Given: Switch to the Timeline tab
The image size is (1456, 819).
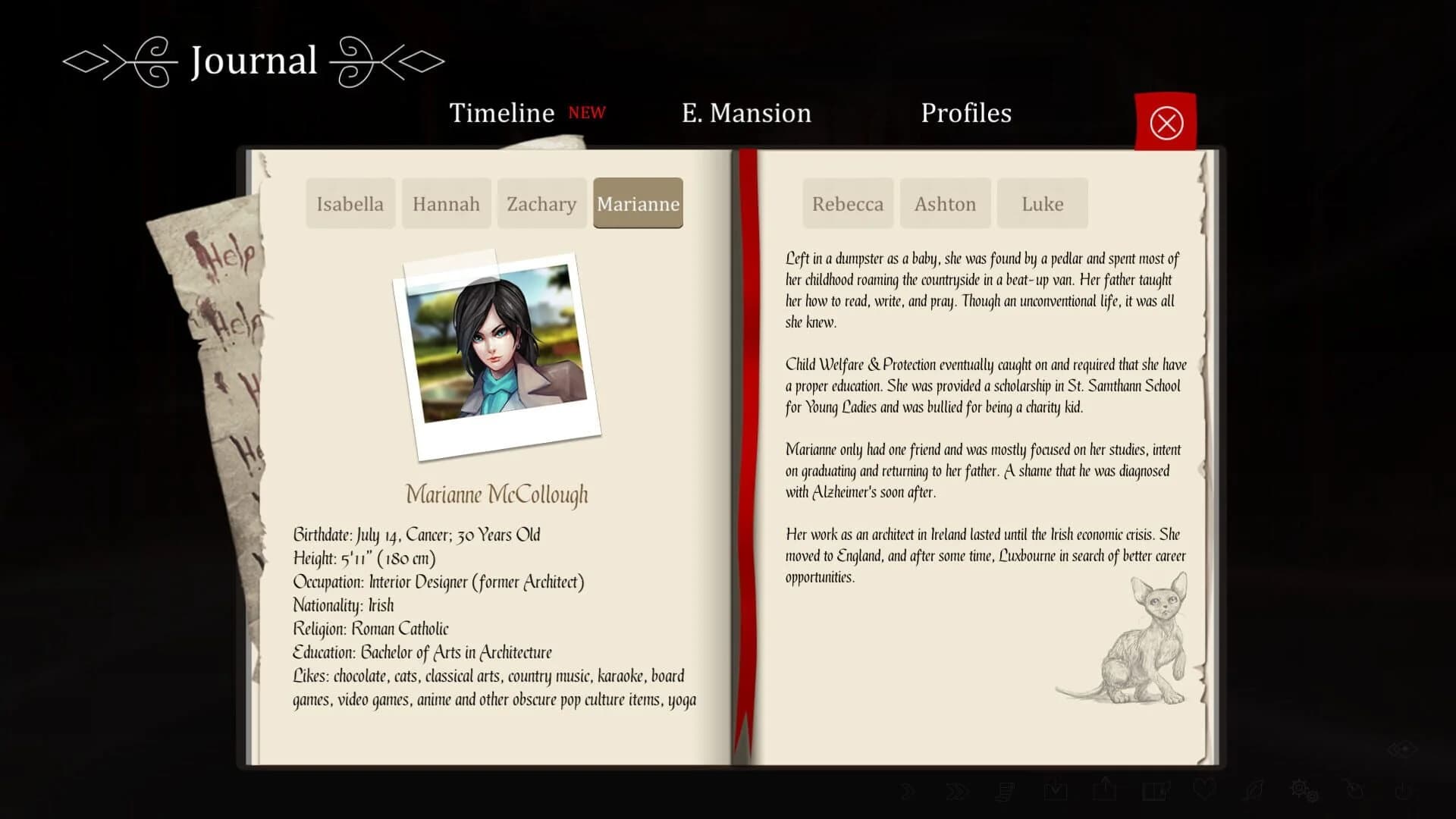Looking at the screenshot, I should (502, 113).
